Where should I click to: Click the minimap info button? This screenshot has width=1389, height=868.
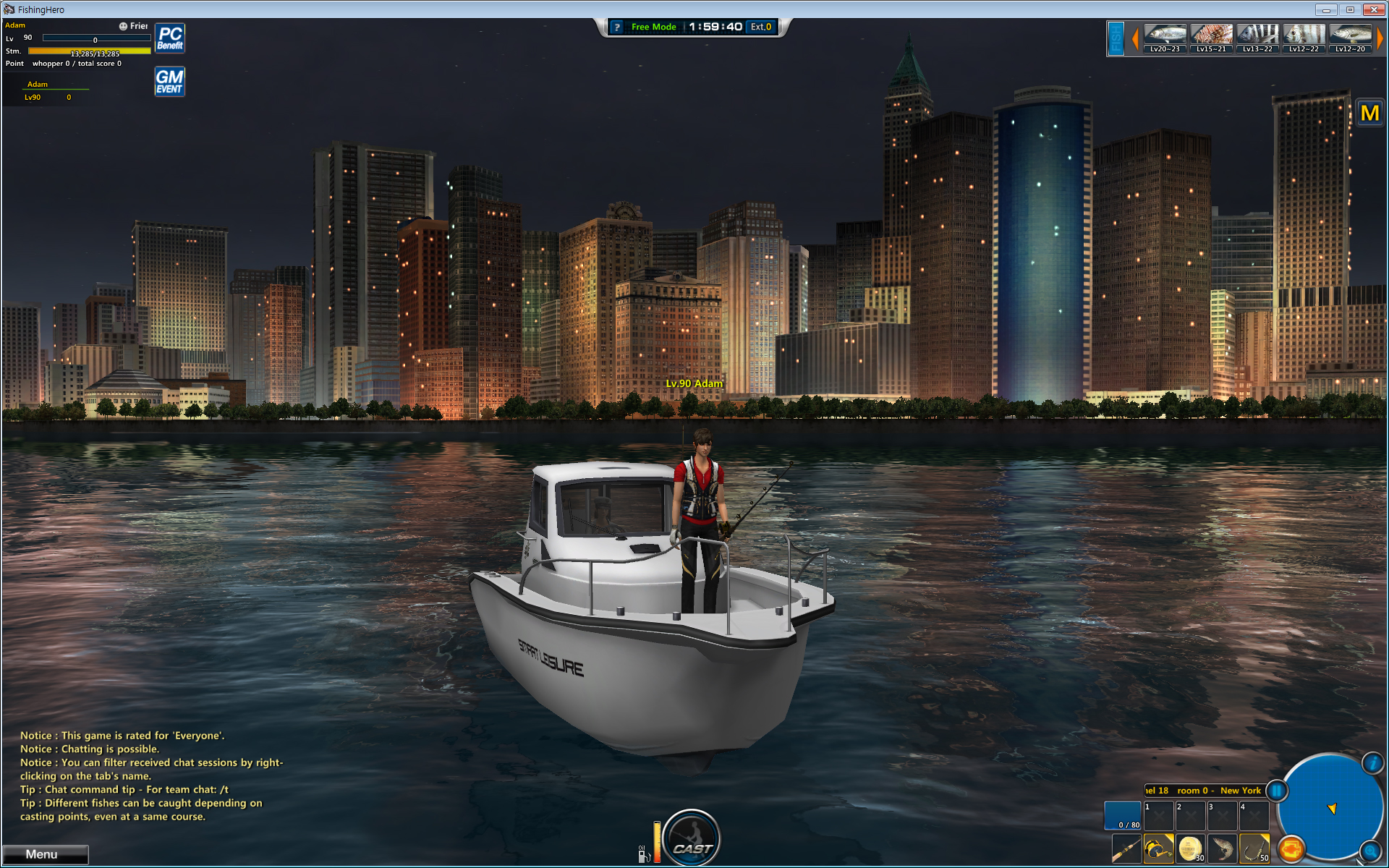(x=1372, y=763)
